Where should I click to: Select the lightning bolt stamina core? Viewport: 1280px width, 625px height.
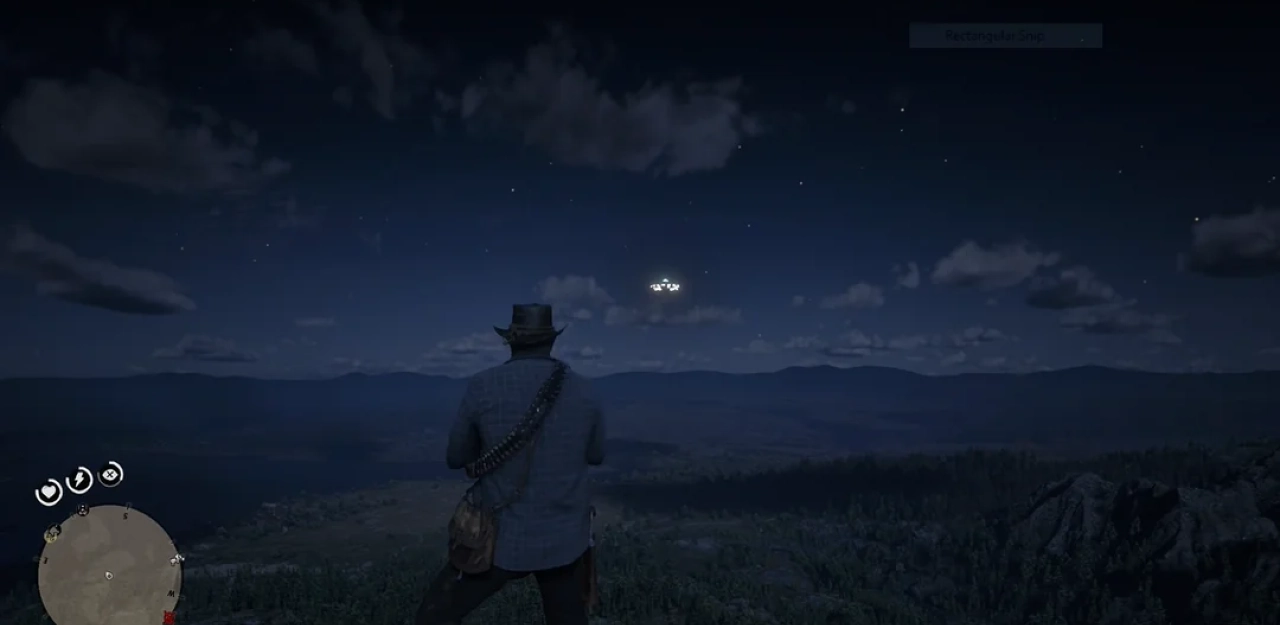click(x=79, y=481)
